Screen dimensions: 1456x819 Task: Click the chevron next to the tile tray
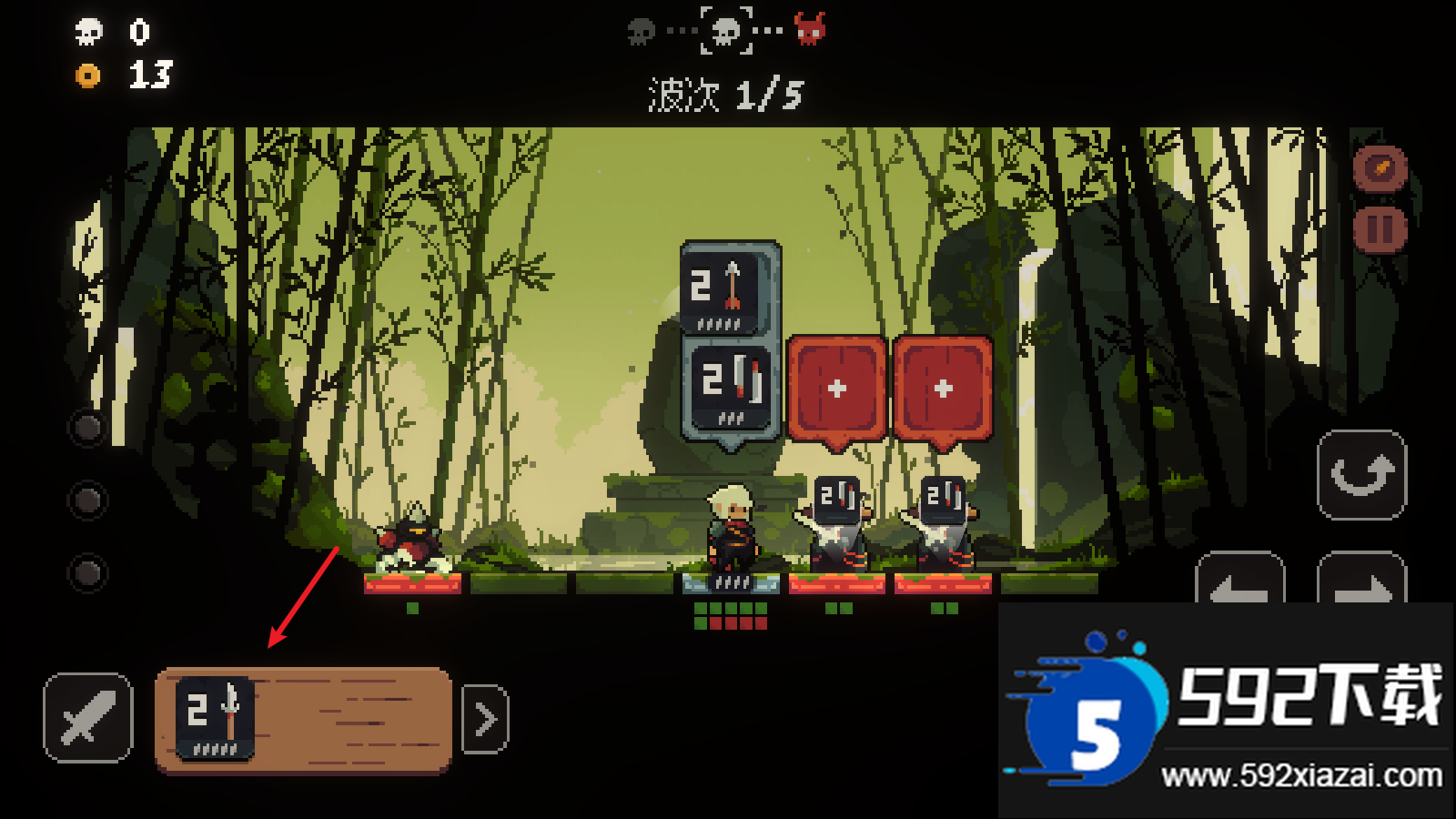coord(485,719)
